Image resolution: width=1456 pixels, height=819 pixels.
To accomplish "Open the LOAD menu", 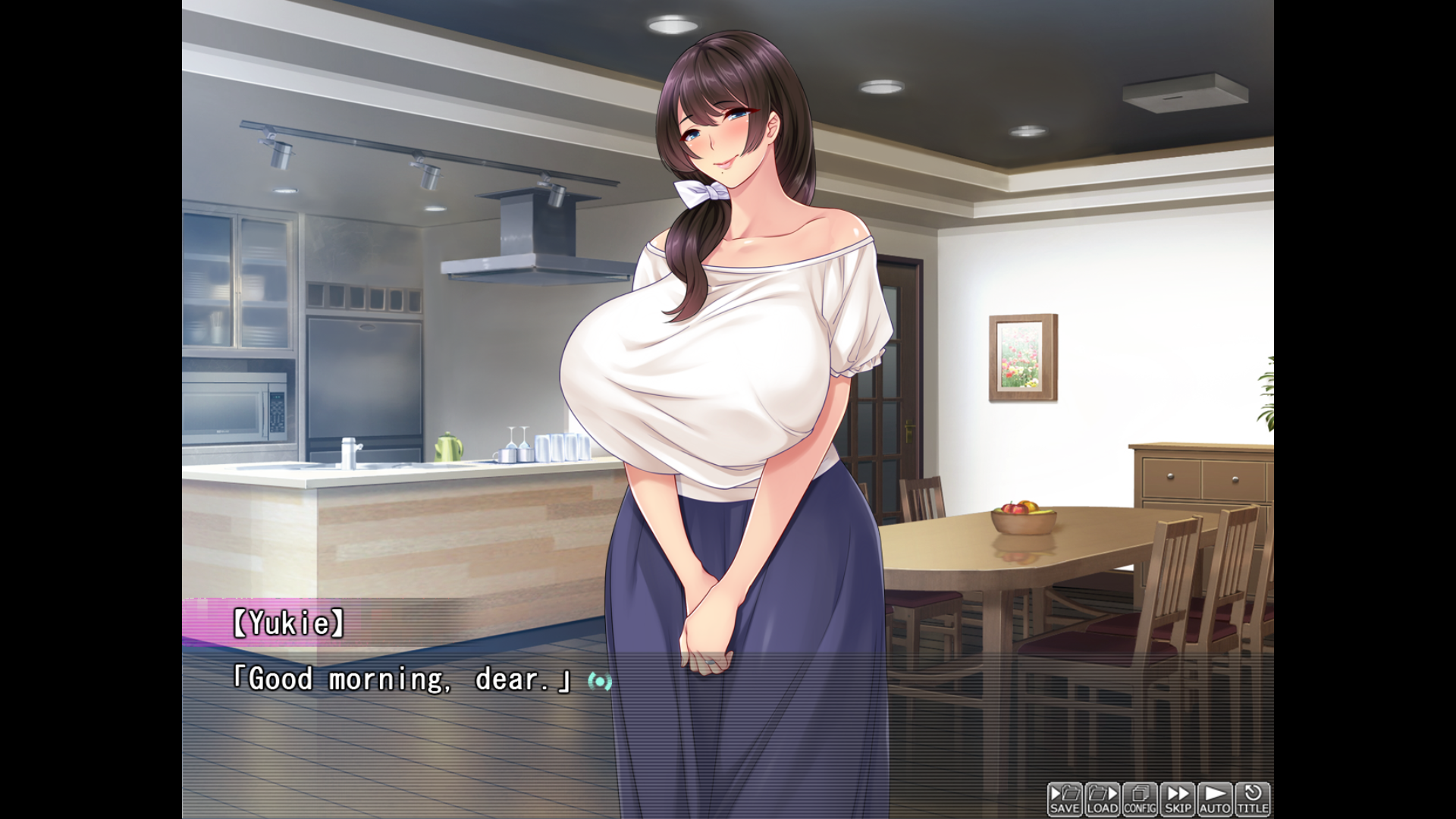I will [1102, 799].
